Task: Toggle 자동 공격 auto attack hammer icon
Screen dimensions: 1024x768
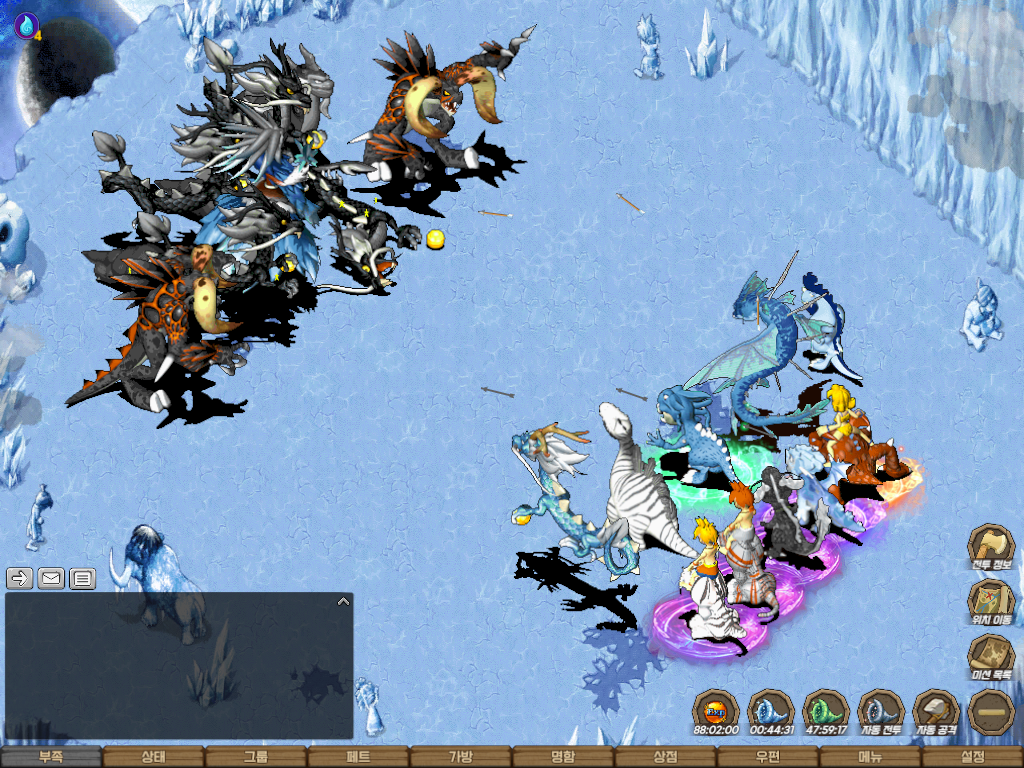Action: point(937,711)
